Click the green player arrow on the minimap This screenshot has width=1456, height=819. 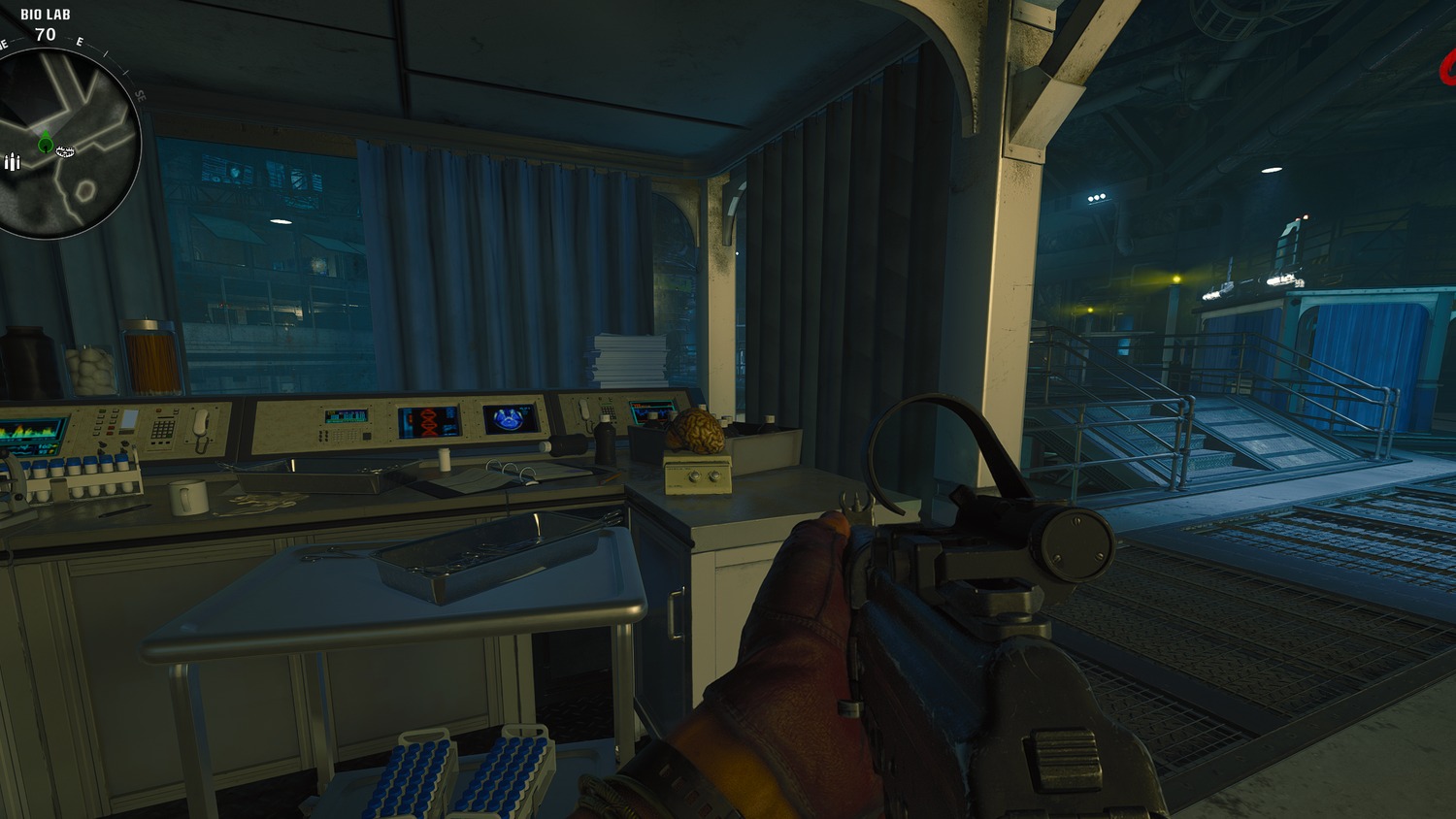point(45,144)
